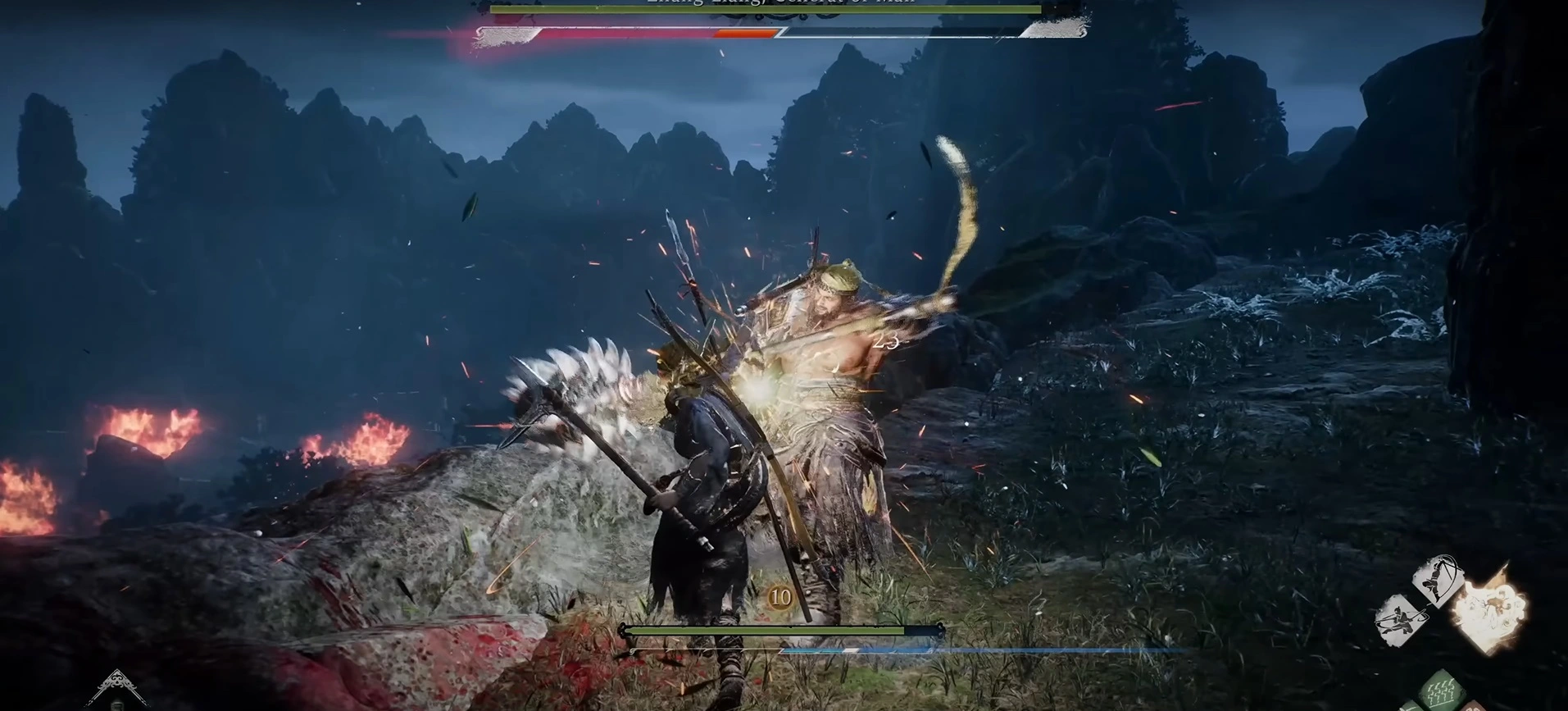Image resolution: width=1568 pixels, height=711 pixels.
Task: Click the ornate chevron shortcut panel
Action: point(116,686)
